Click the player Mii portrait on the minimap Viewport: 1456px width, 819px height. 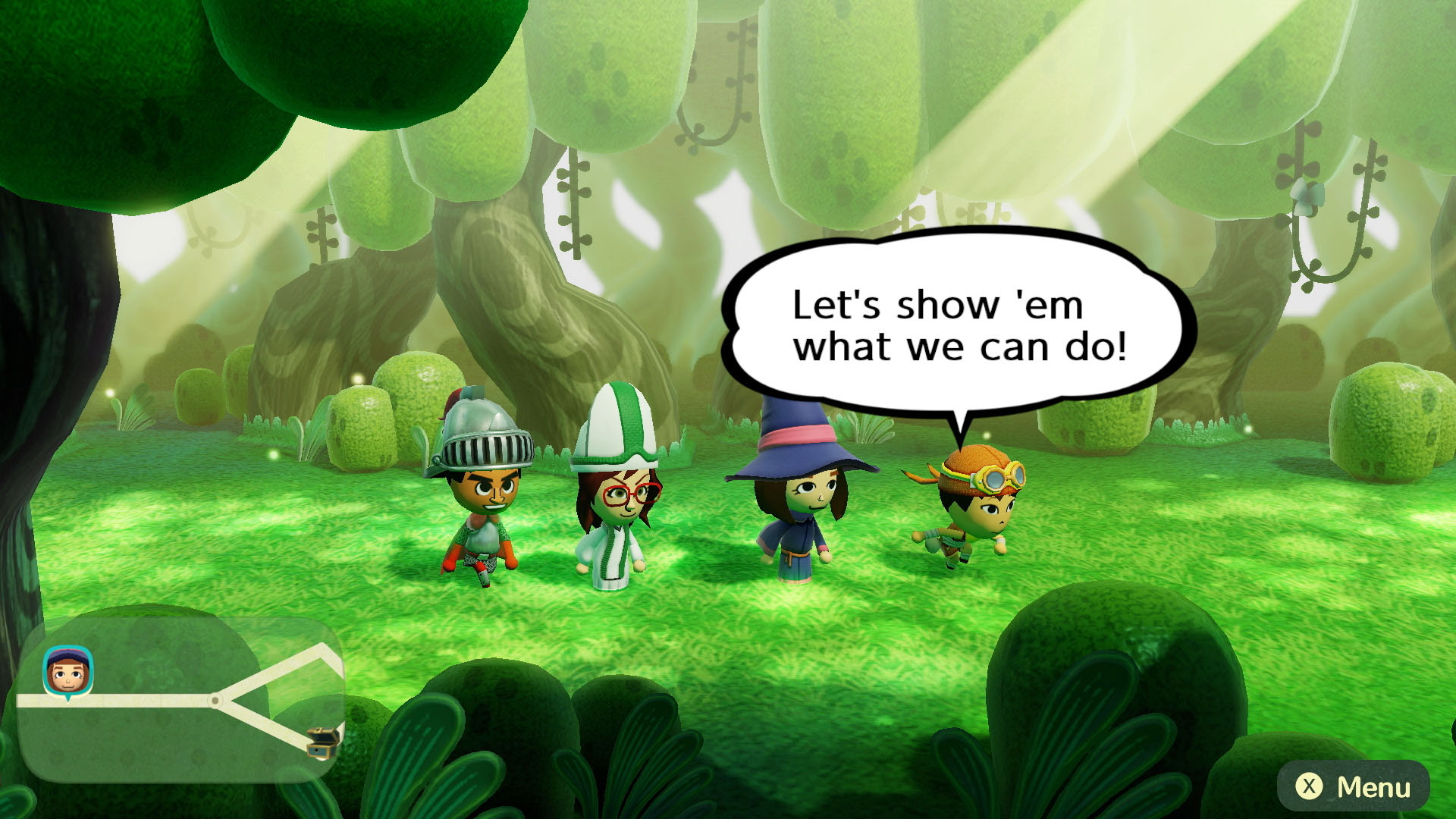pyautogui.click(x=67, y=672)
